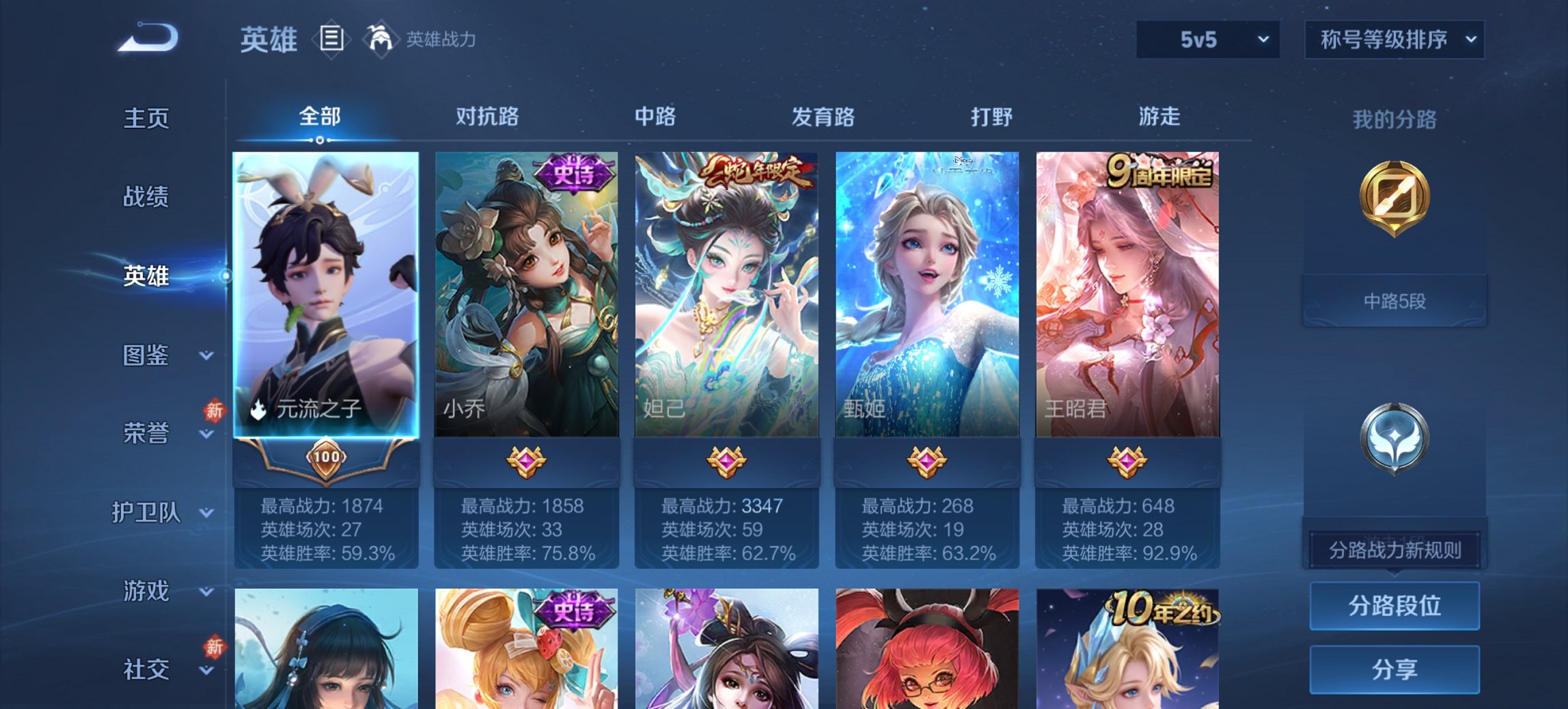Open the 社交 section marked 新
This screenshot has width=1568, height=709.
(146, 670)
